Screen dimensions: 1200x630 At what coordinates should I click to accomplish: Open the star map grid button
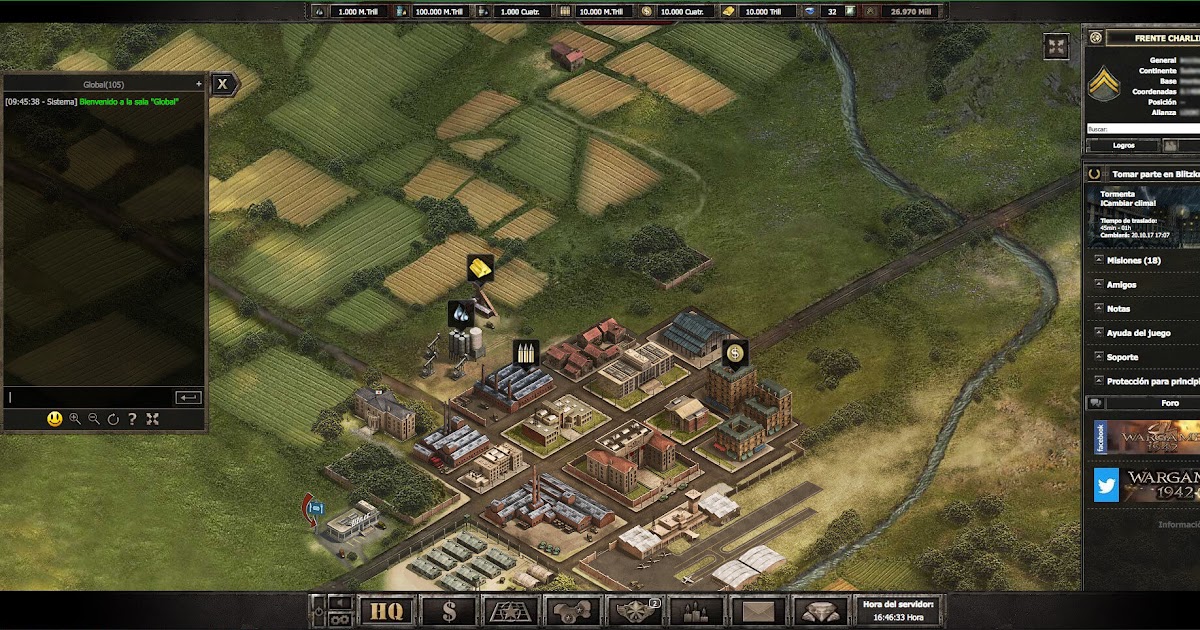(510, 610)
